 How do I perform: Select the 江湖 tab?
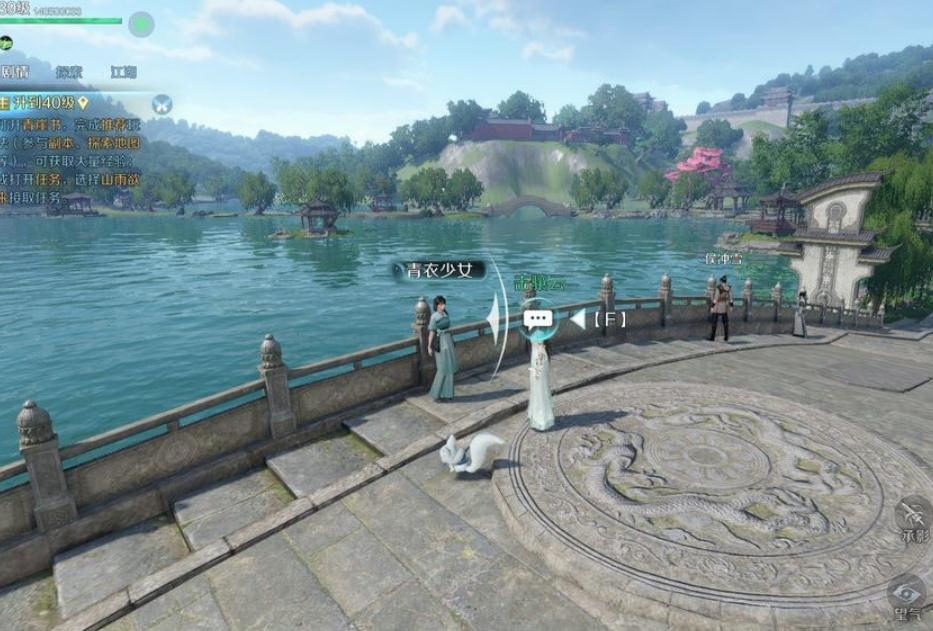(x=124, y=72)
